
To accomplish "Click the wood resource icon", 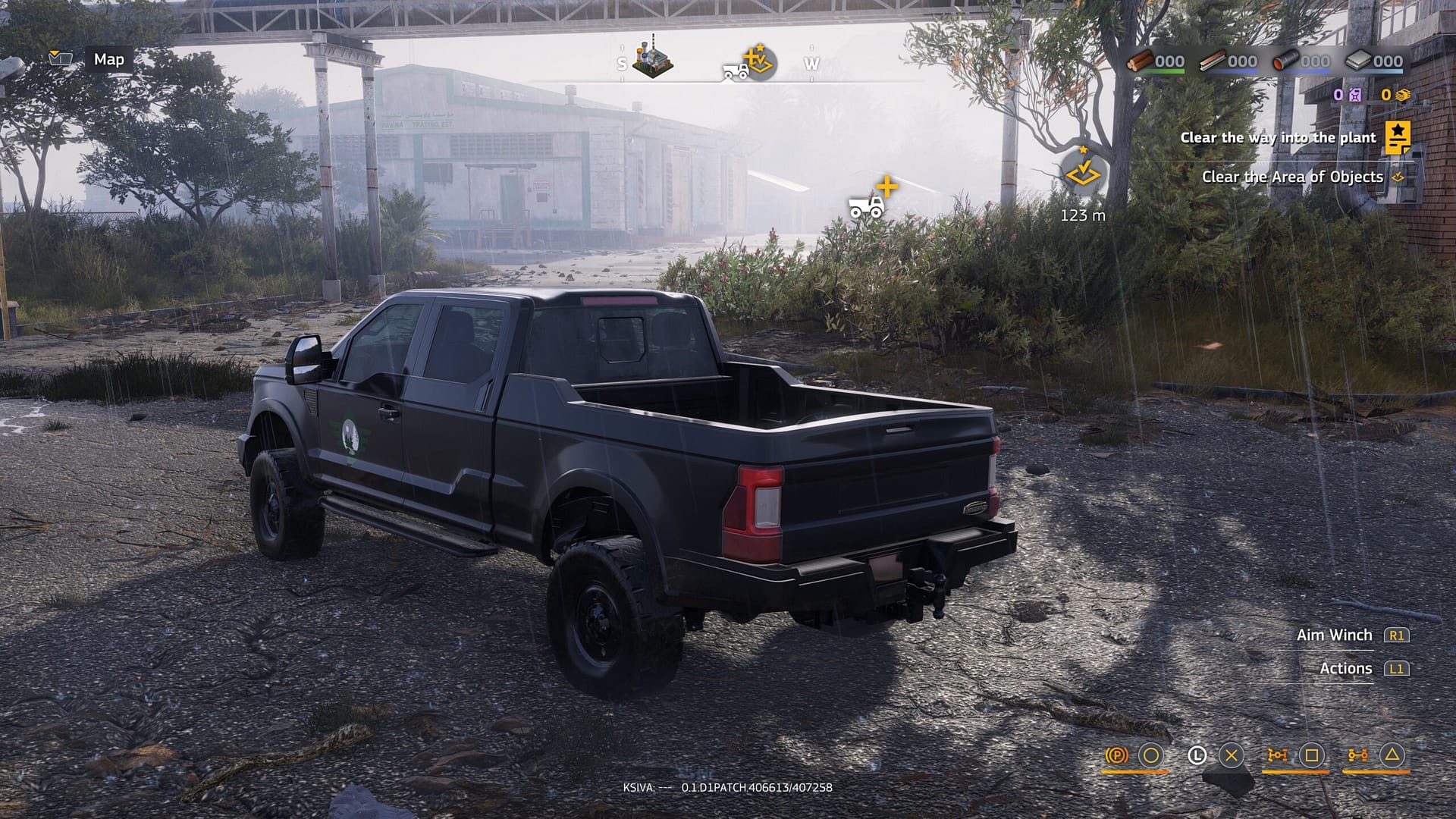I will pyautogui.click(x=1141, y=61).
